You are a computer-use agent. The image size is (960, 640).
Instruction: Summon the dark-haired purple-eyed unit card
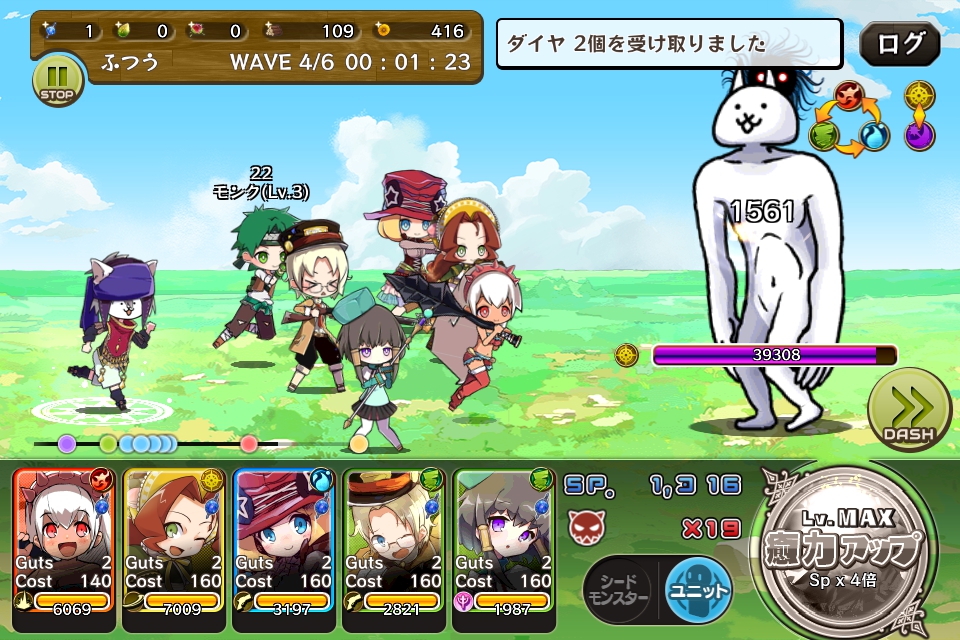pos(503,538)
